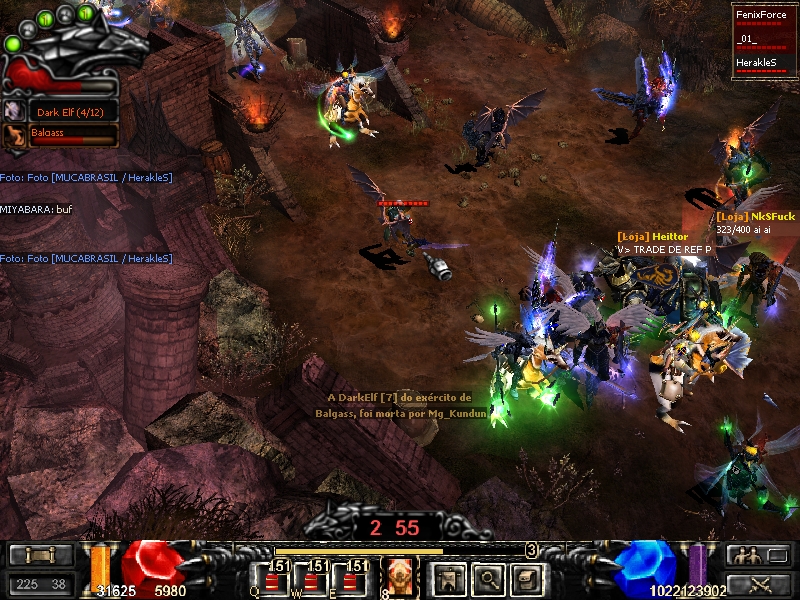The width and height of the screenshot is (800, 600).
Task: Click the Dark Elf portrait icon
Action: [15, 111]
